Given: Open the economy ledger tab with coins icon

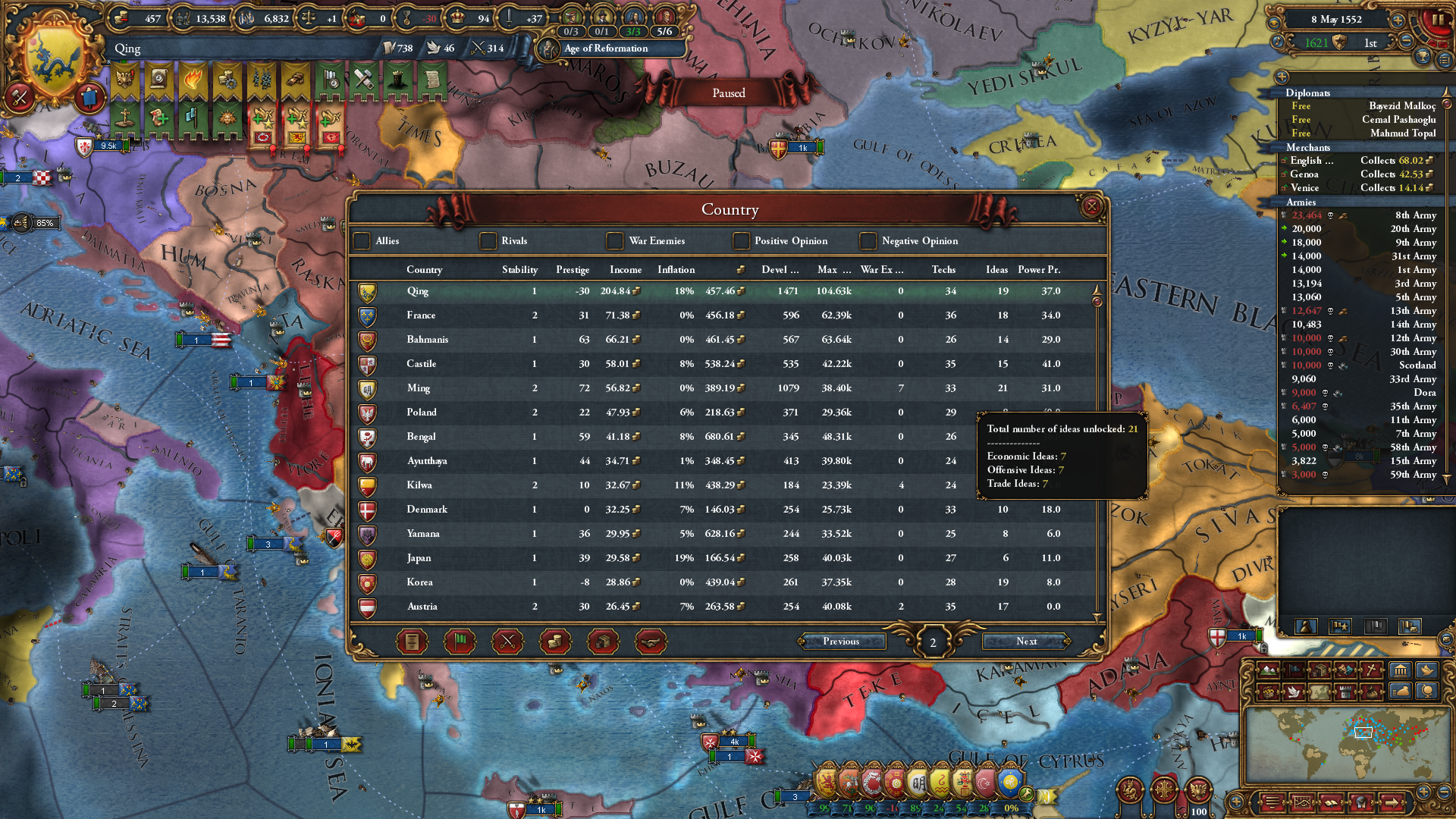Looking at the screenshot, I should [554, 641].
